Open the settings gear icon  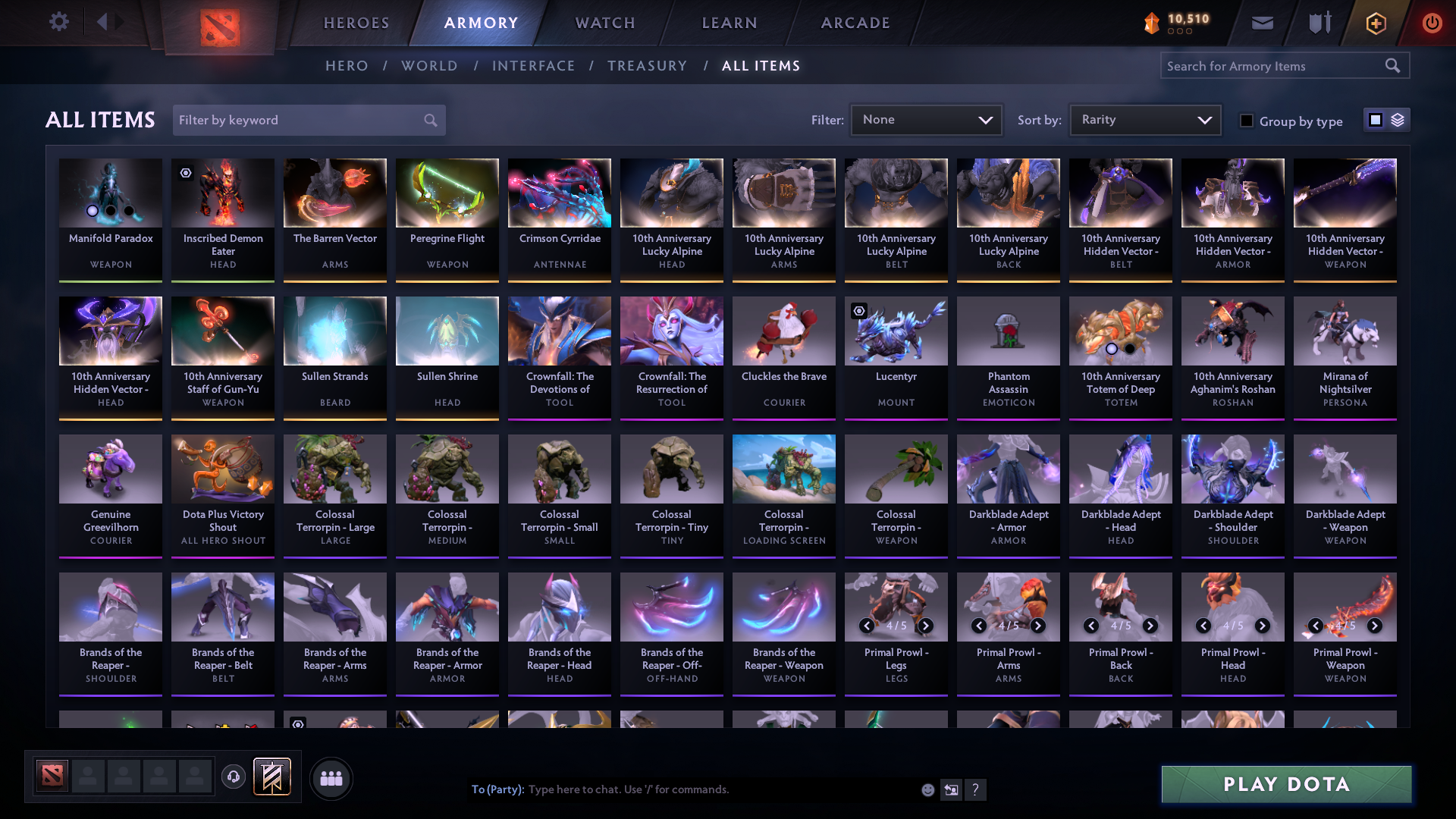[59, 22]
